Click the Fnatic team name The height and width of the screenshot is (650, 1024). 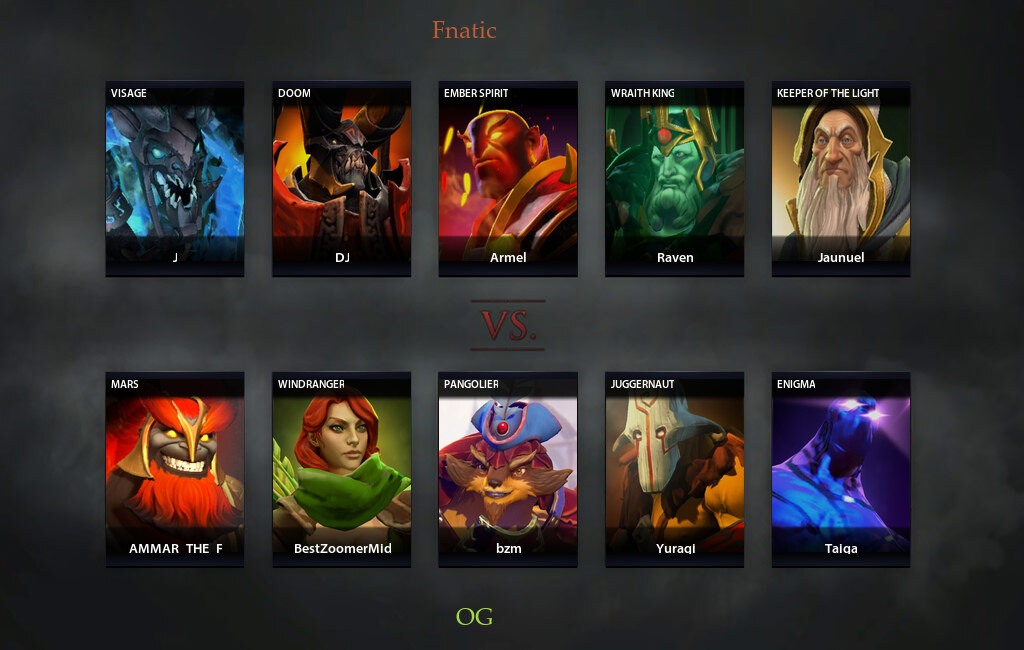point(464,30)
